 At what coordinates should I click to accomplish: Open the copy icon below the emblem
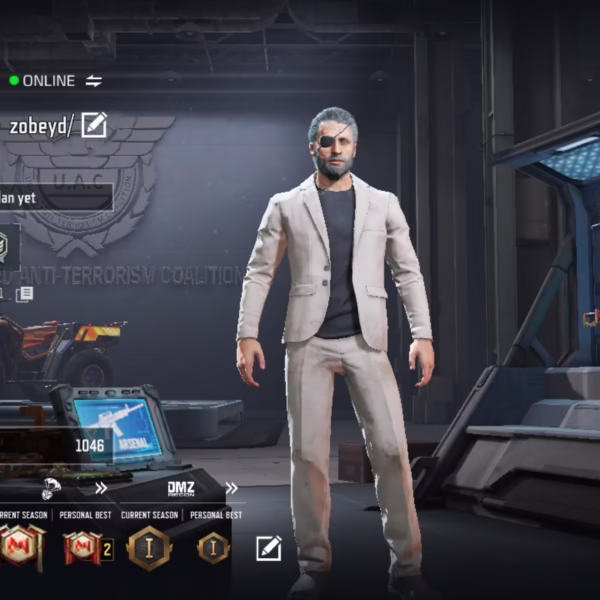(x=24, y=294)
